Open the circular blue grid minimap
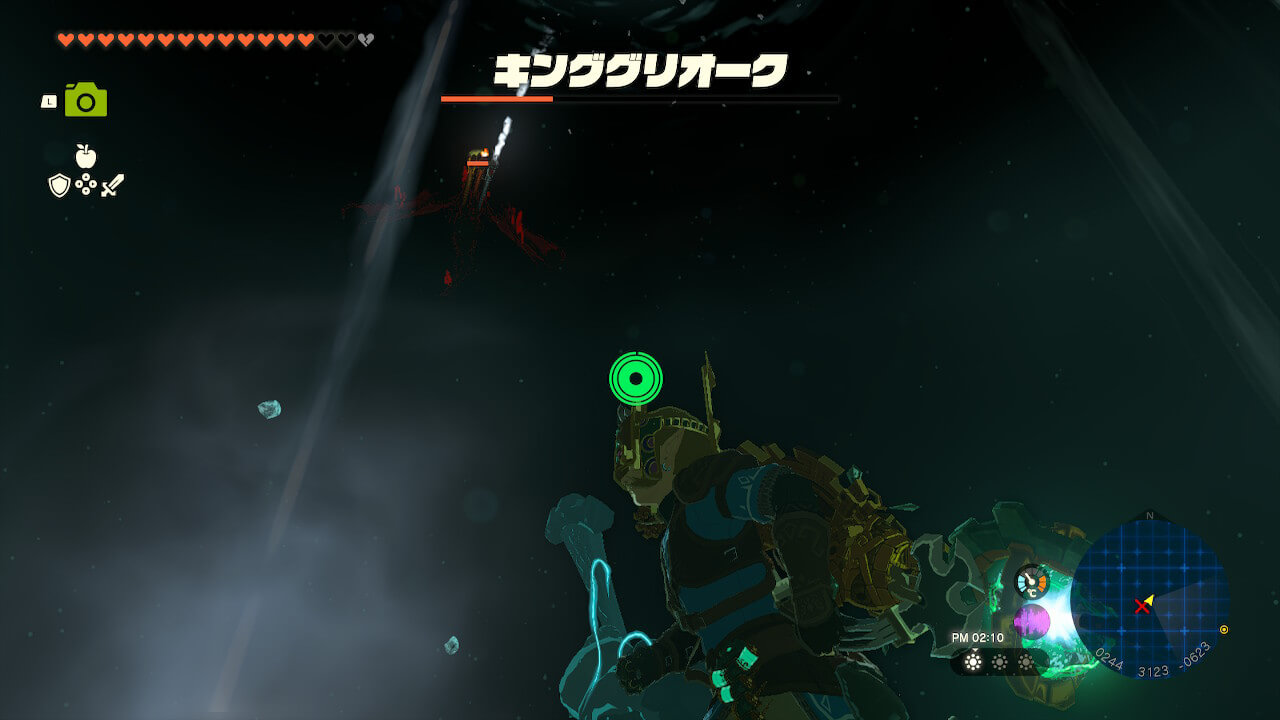The width and height of the screenshot is (1280, 720). pos(1149,598)
